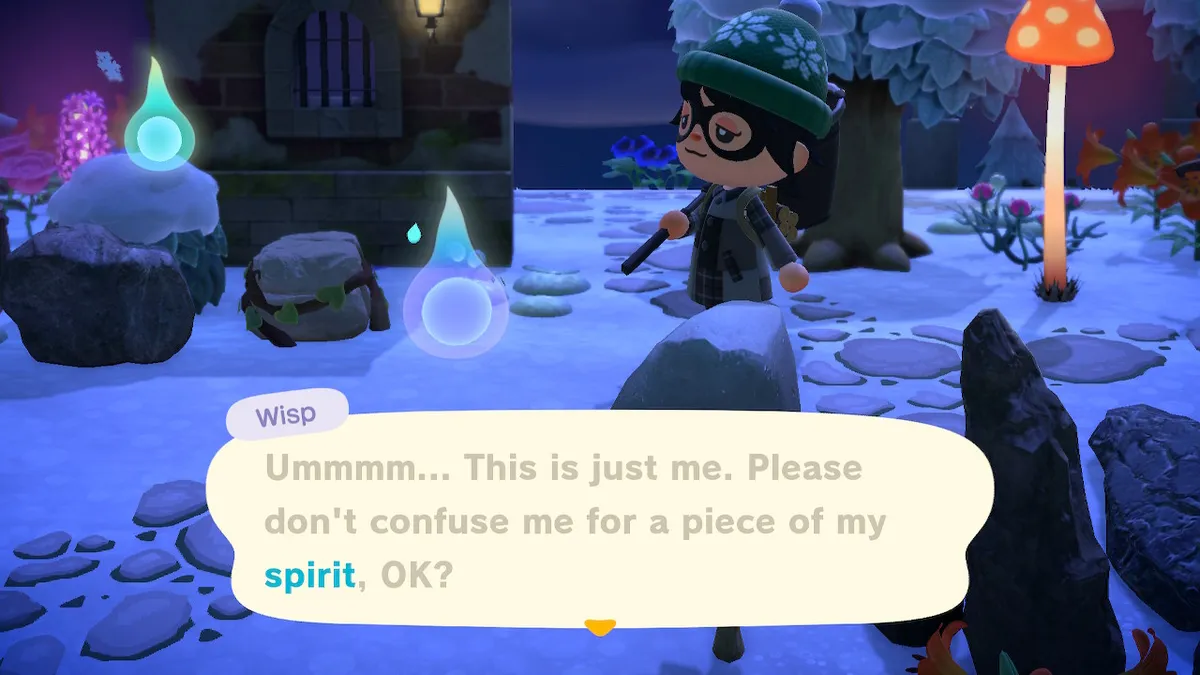The width and height of the screenshot is (1200, 675).
Task: Advance dialogue with the yellow continue arrow
Action: point(599,628)
